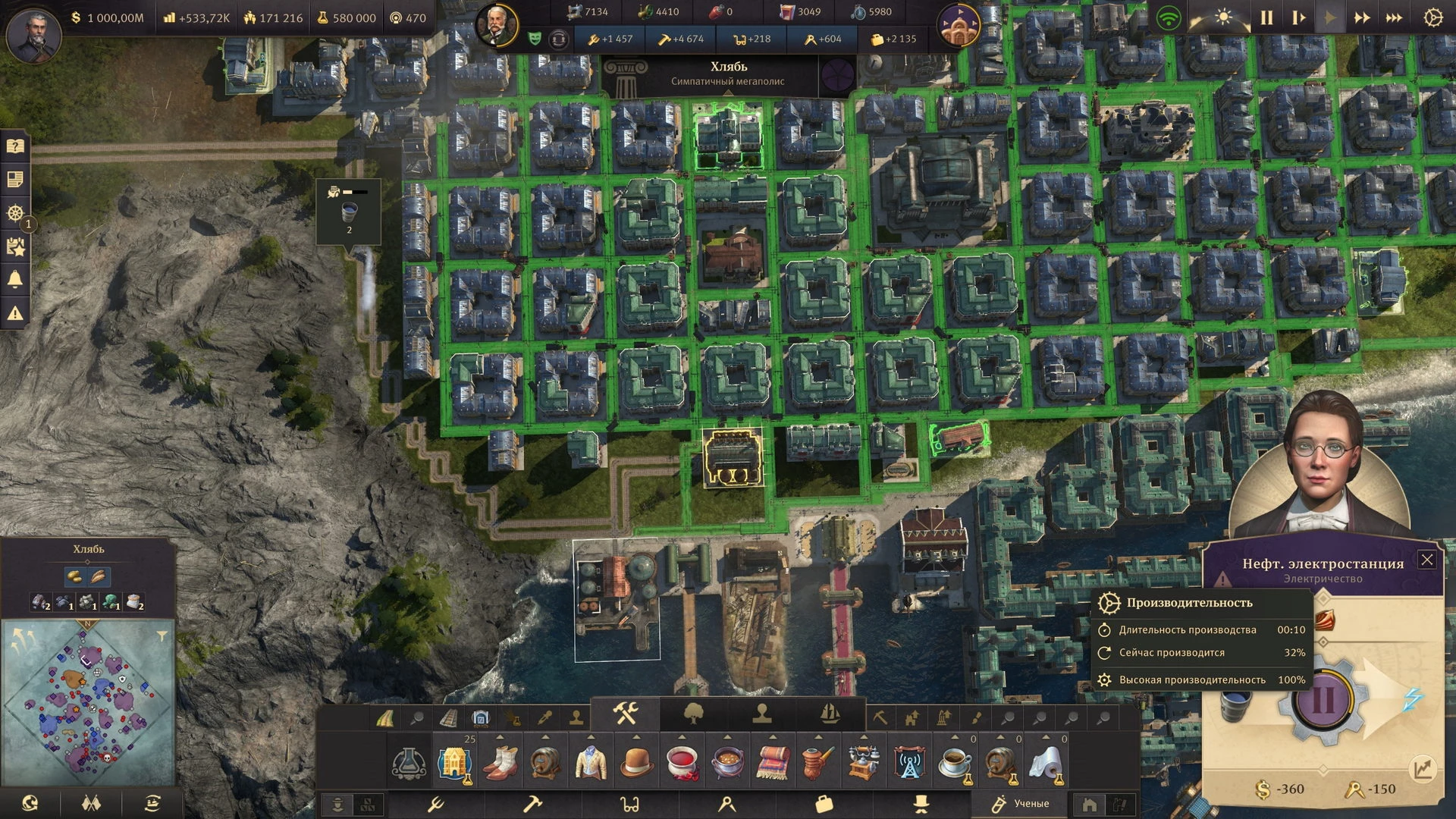Toggle the power plant's production pause button

click(1323, 699)
